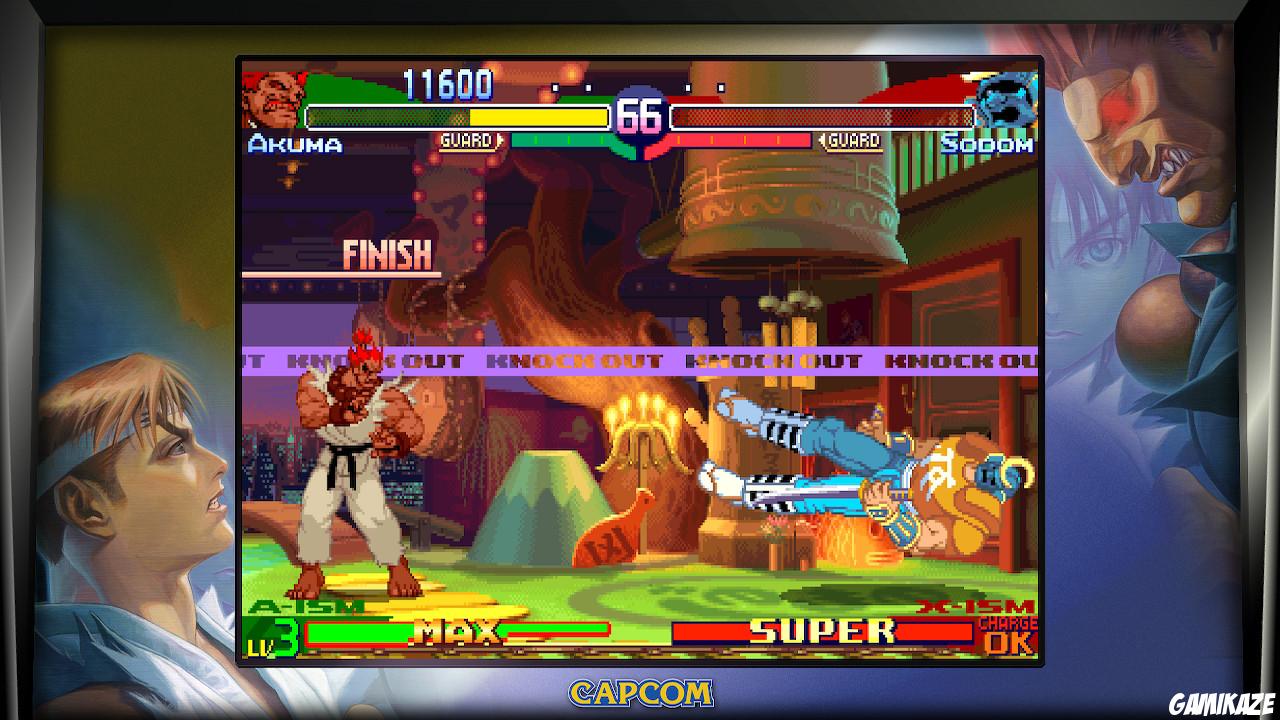Screen dimensions: 1280x720
Task: Click the flashing FINISH banner
Action: 387,254
